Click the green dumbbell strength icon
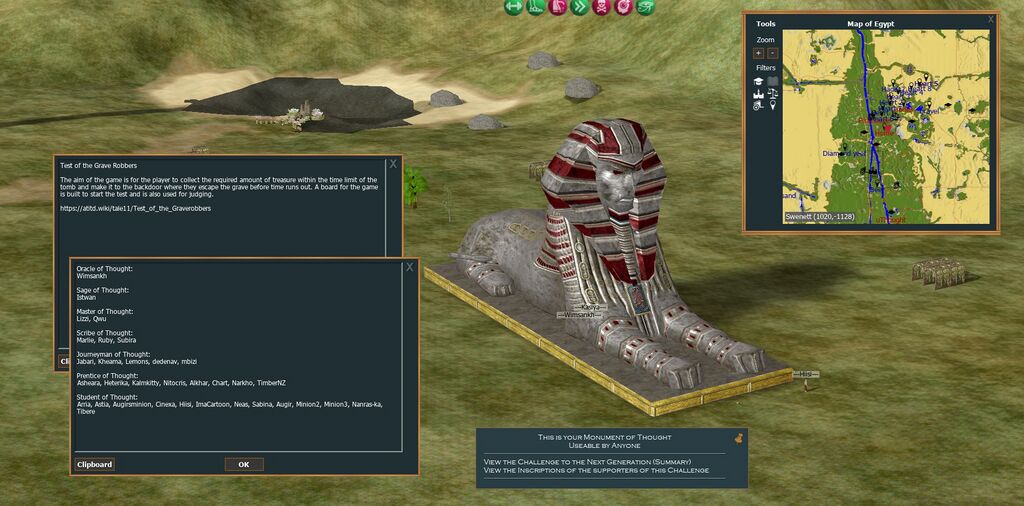The height and width of the screenshot is (506, 1024). 513,7
